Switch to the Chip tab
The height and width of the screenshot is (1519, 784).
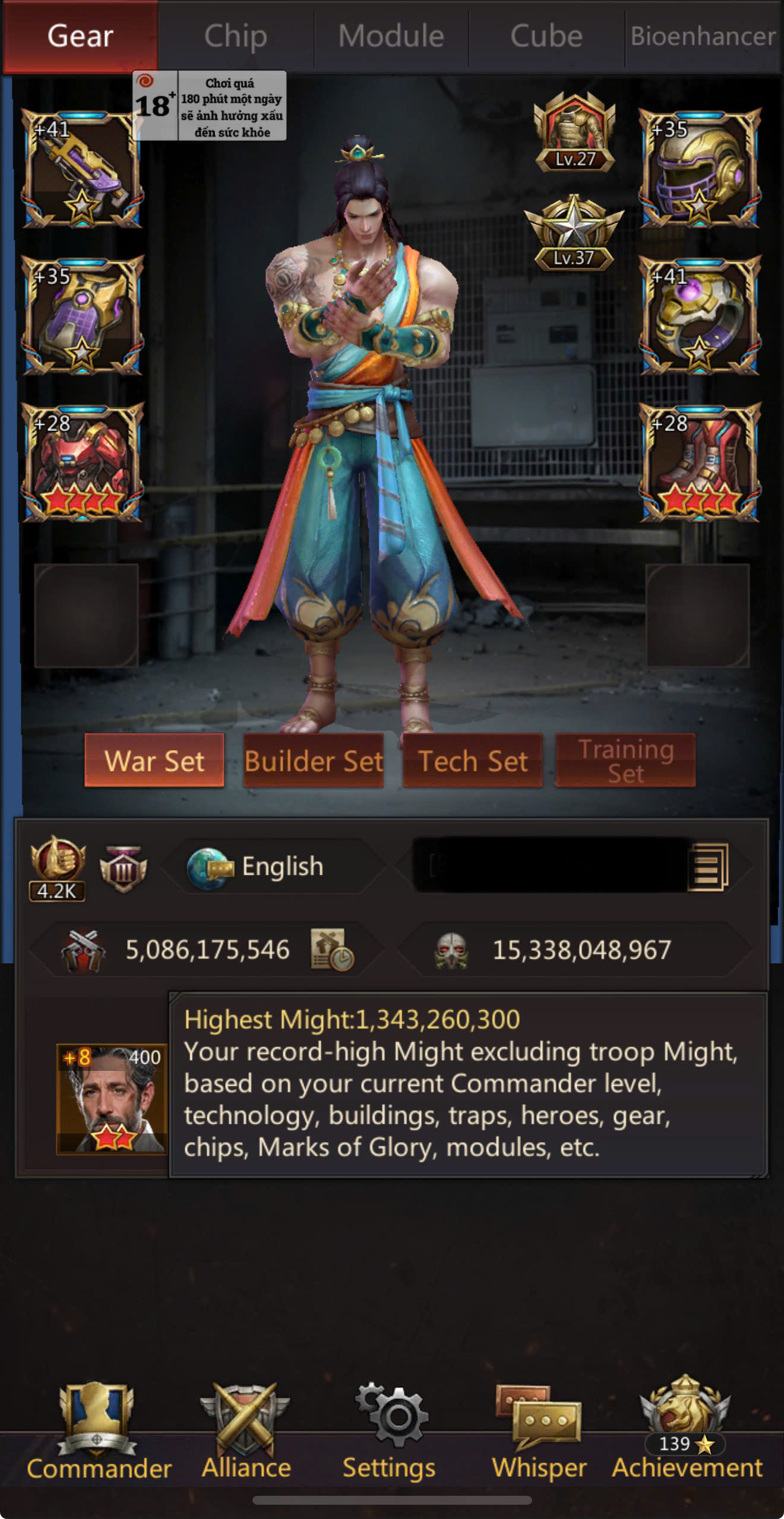[236, 36]
